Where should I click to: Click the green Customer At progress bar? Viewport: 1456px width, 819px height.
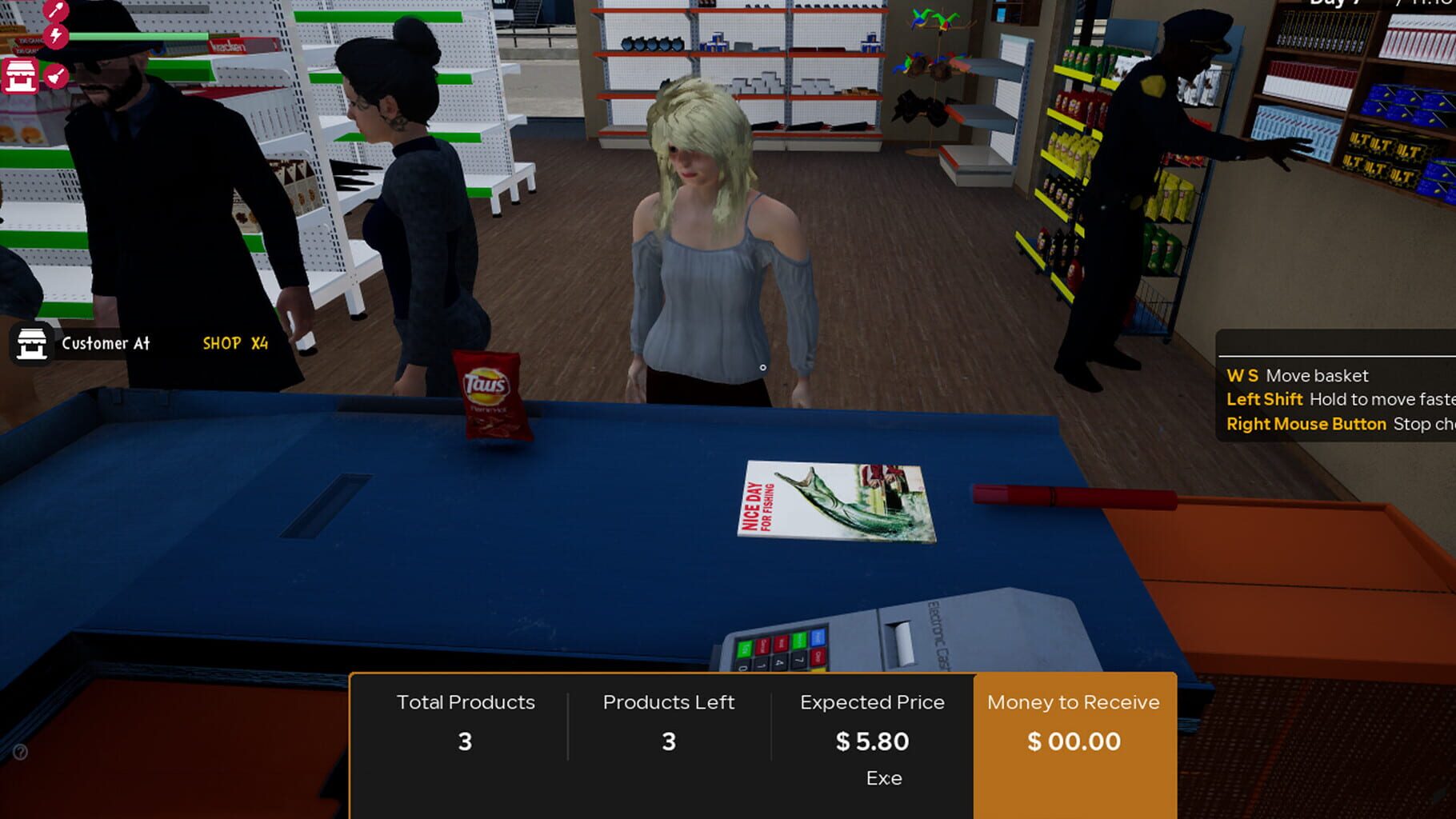coord(138,36)
